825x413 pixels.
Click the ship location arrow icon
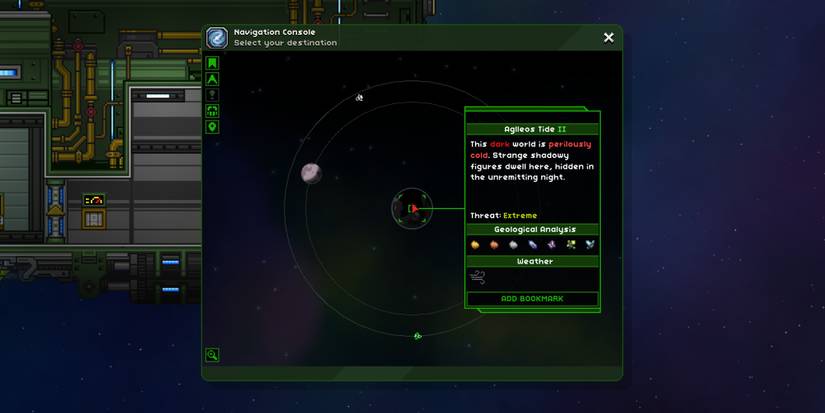212,79
